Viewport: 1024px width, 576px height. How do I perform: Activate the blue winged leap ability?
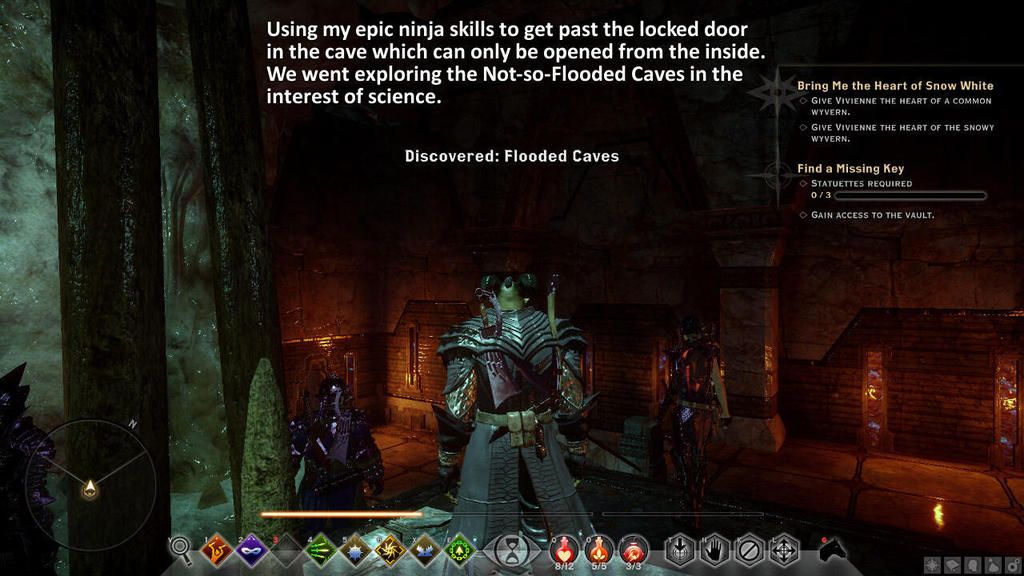[x=424, y=549]
